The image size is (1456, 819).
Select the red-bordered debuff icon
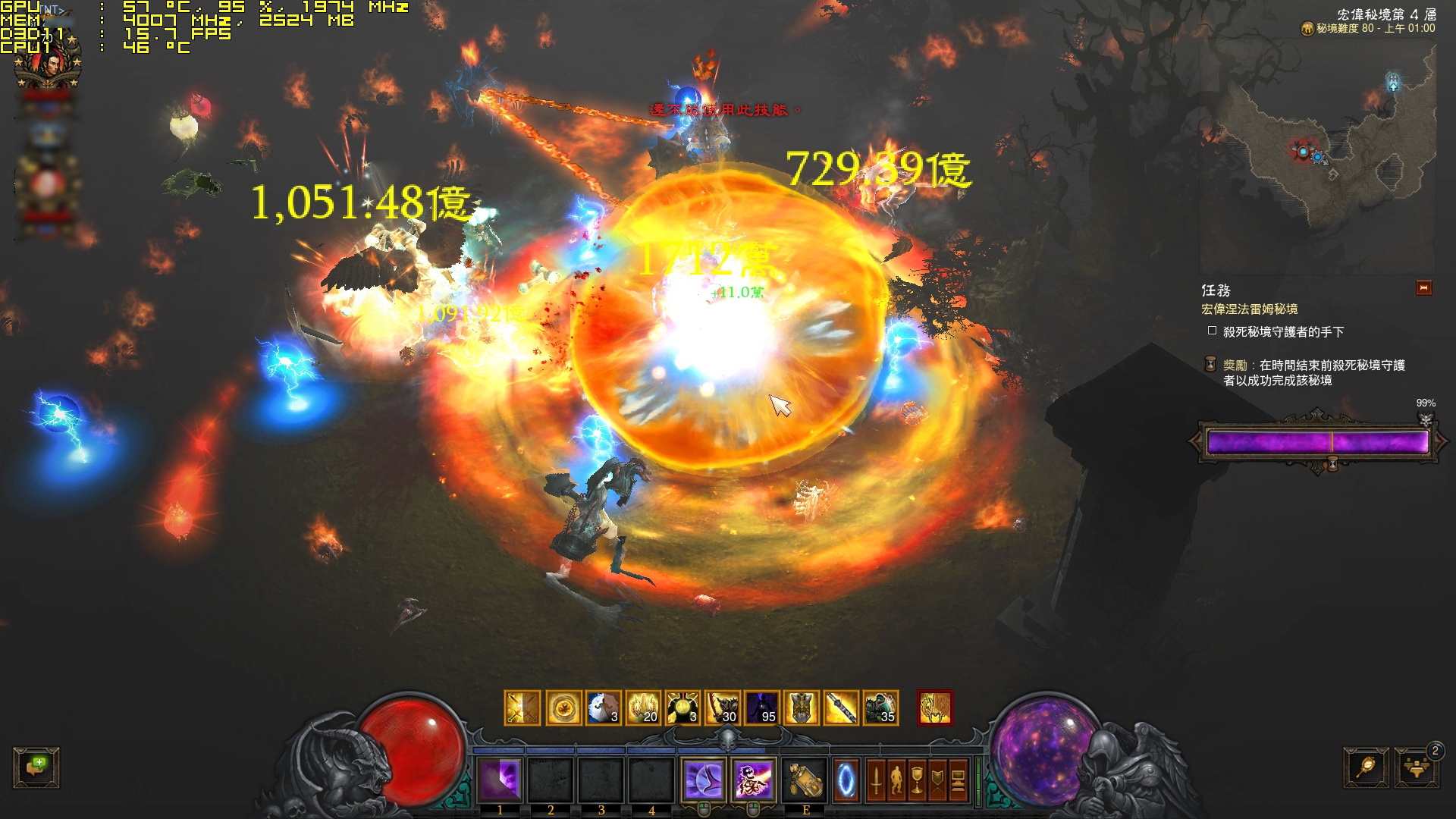pos(934,708)
